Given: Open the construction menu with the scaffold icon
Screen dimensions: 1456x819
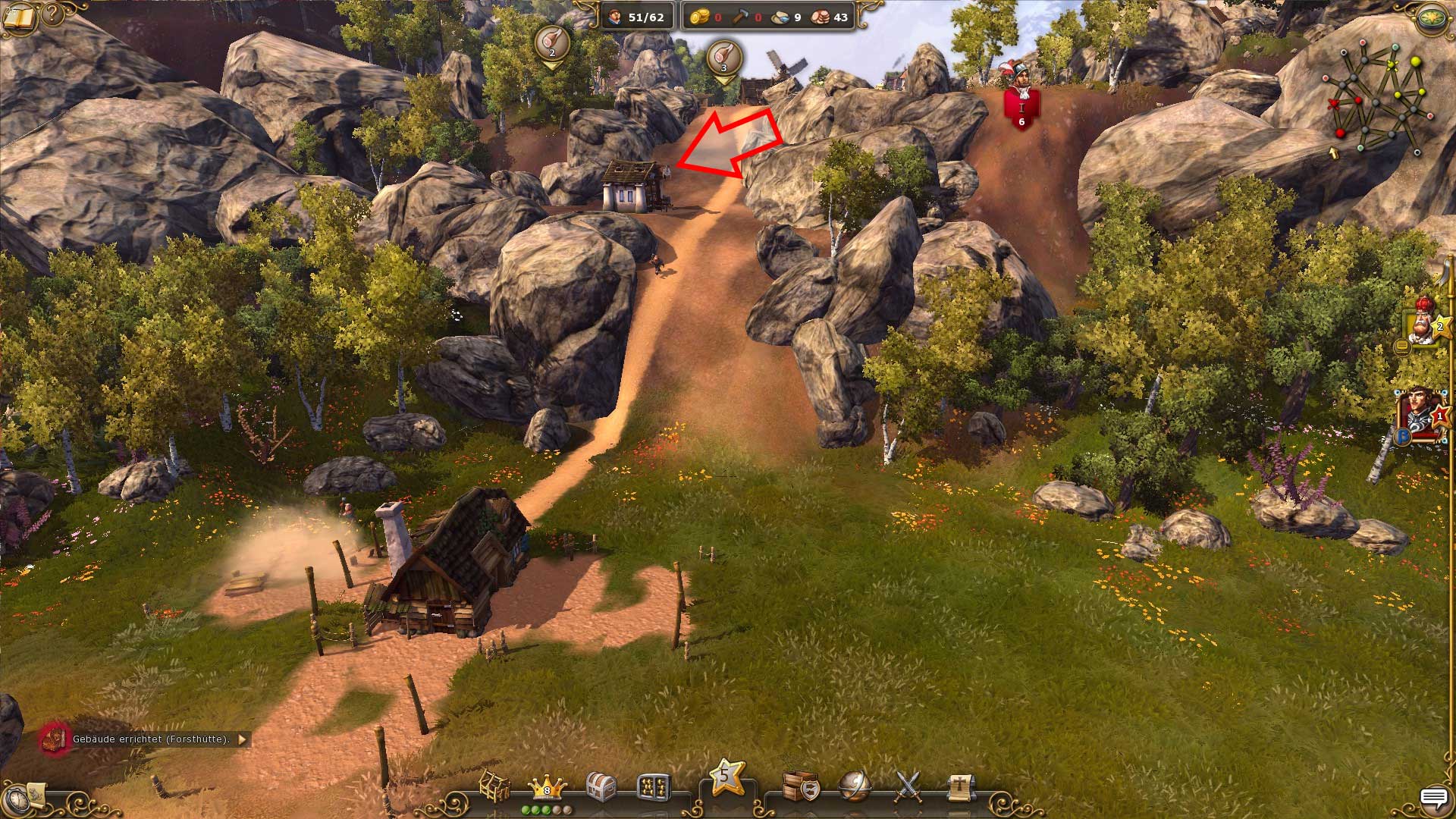Looking at the screenshot, I should coord(494,787).
